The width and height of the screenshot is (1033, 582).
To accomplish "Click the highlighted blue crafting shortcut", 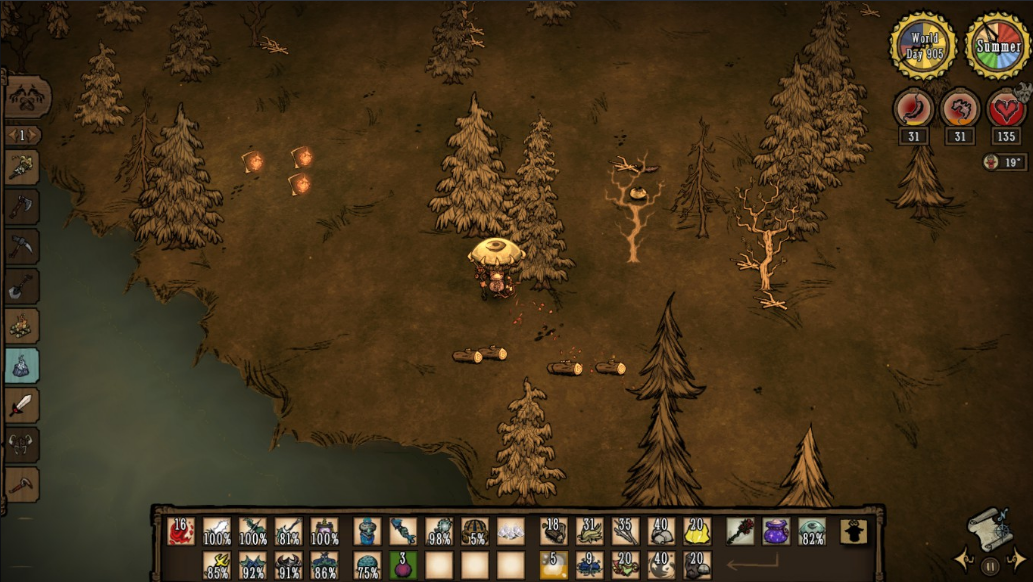I will pyautogui.click(x=22, y=366).
